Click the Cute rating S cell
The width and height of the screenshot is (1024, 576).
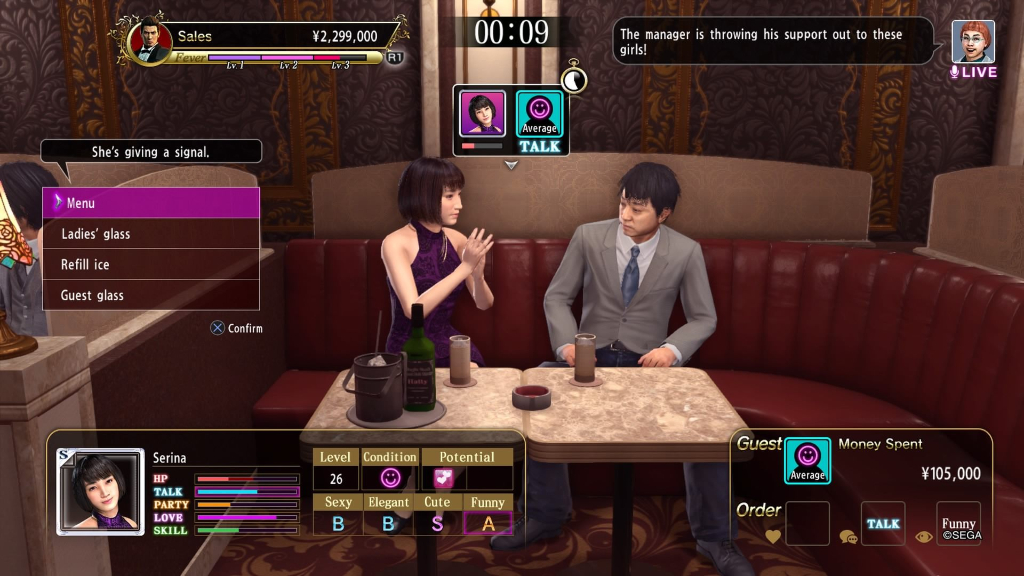pyautogui.click(x=438, y=523)
